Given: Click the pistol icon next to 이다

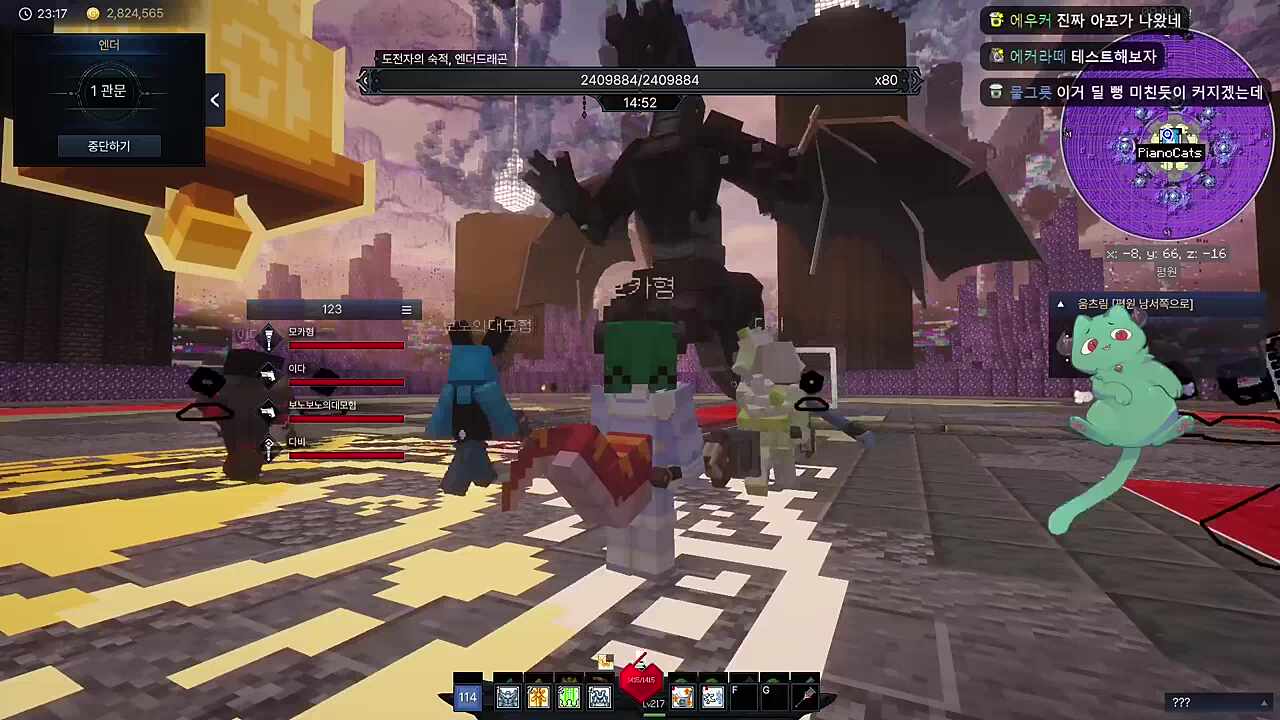Looking at the screenshot, I should 268,374.
